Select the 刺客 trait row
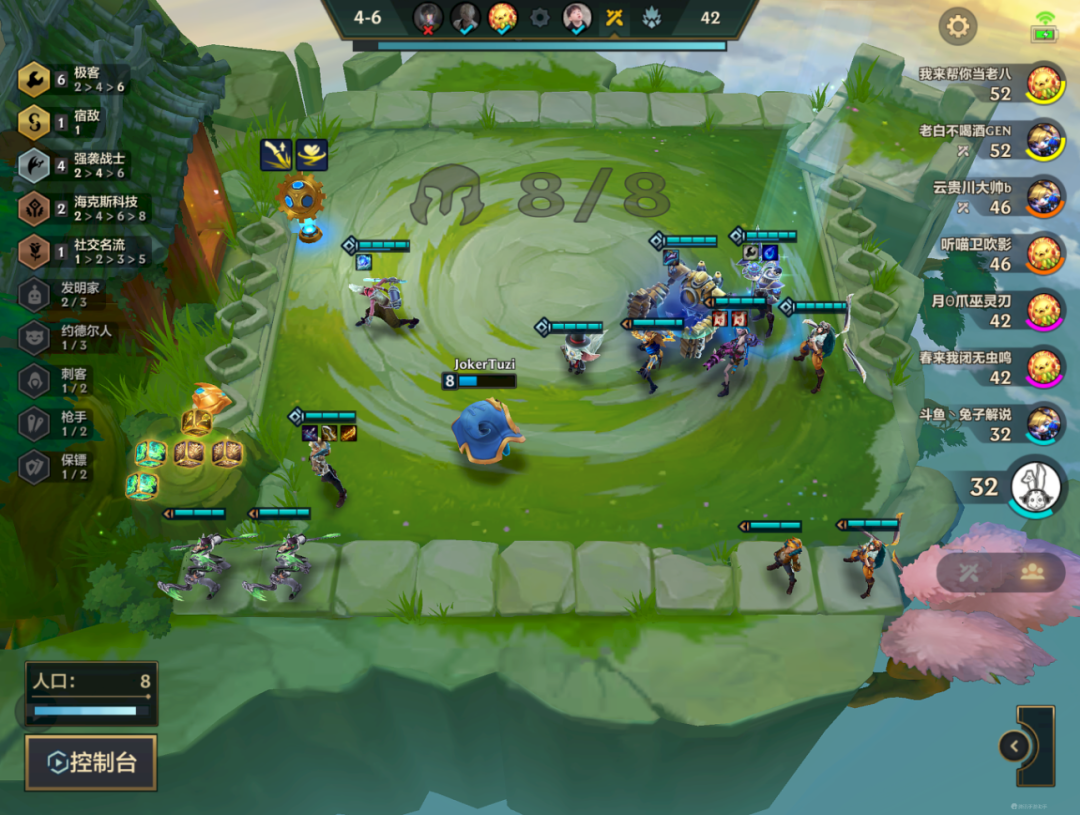This screenshot has width=1080, height=815. click(68, 380)
